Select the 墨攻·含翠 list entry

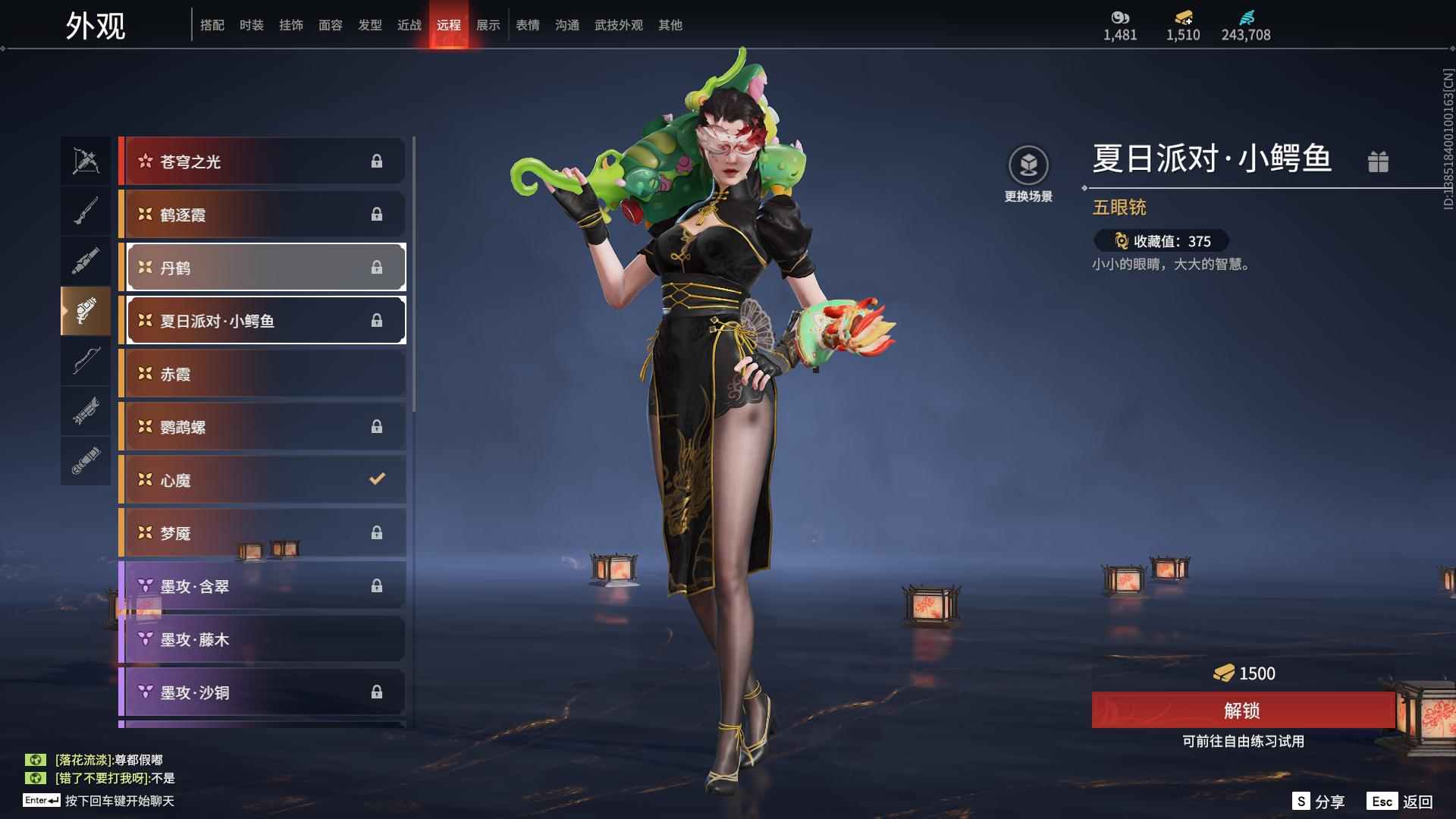(x=262, y=585)
